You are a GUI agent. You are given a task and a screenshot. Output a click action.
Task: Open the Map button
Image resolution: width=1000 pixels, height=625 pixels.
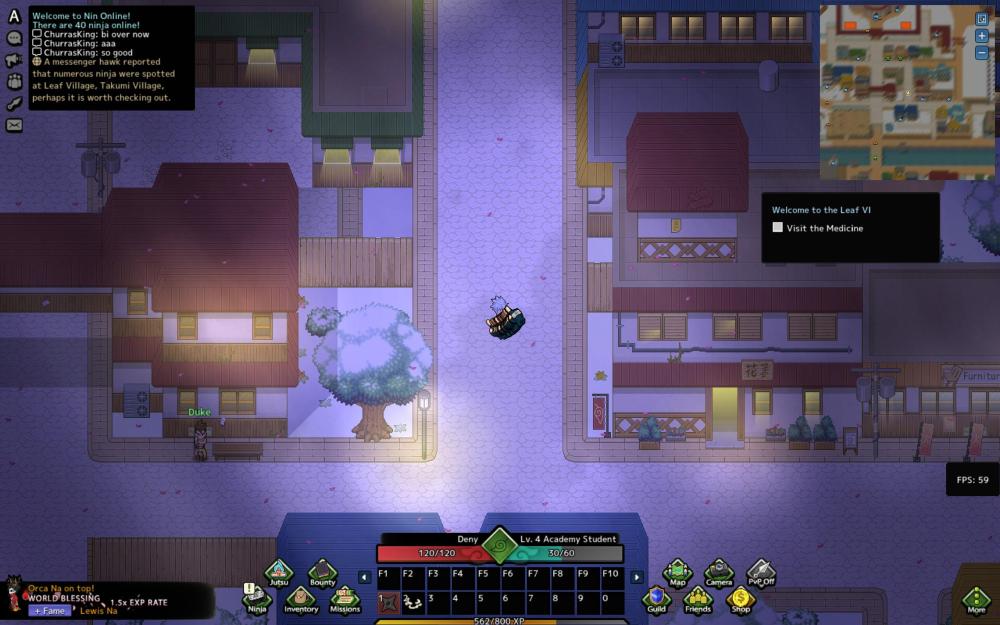point(677,572)
